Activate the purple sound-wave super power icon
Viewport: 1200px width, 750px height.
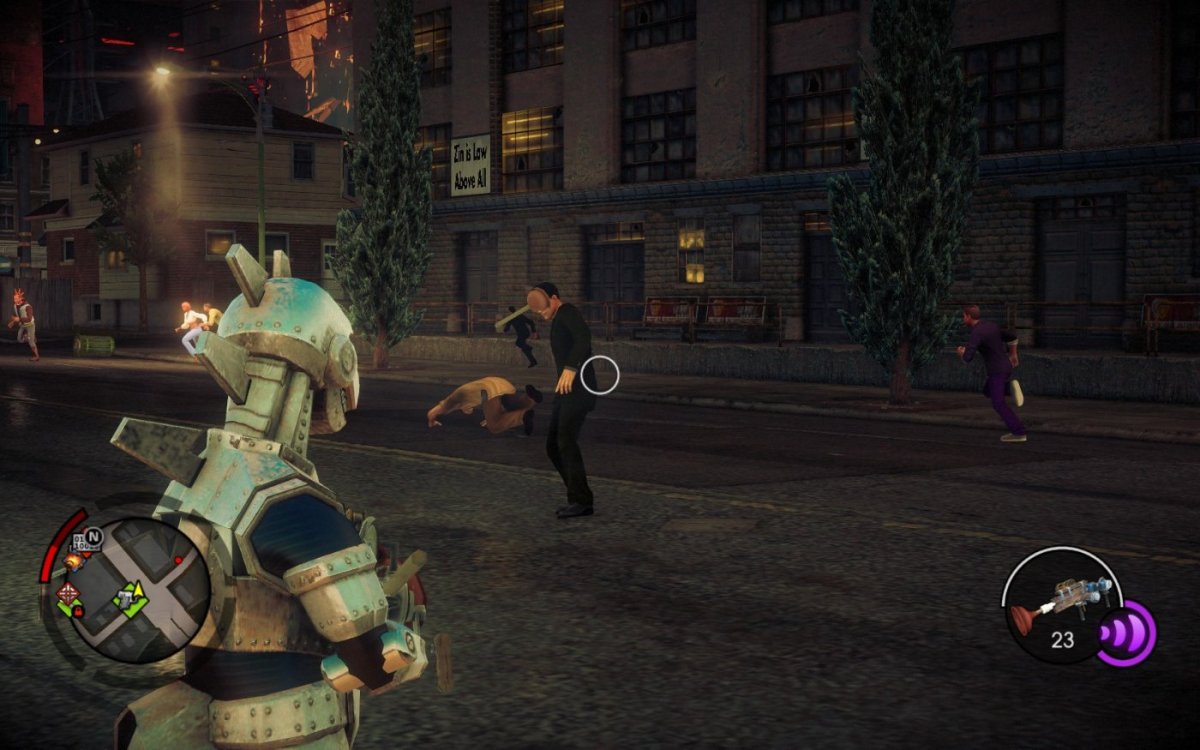click(1127, 634)
